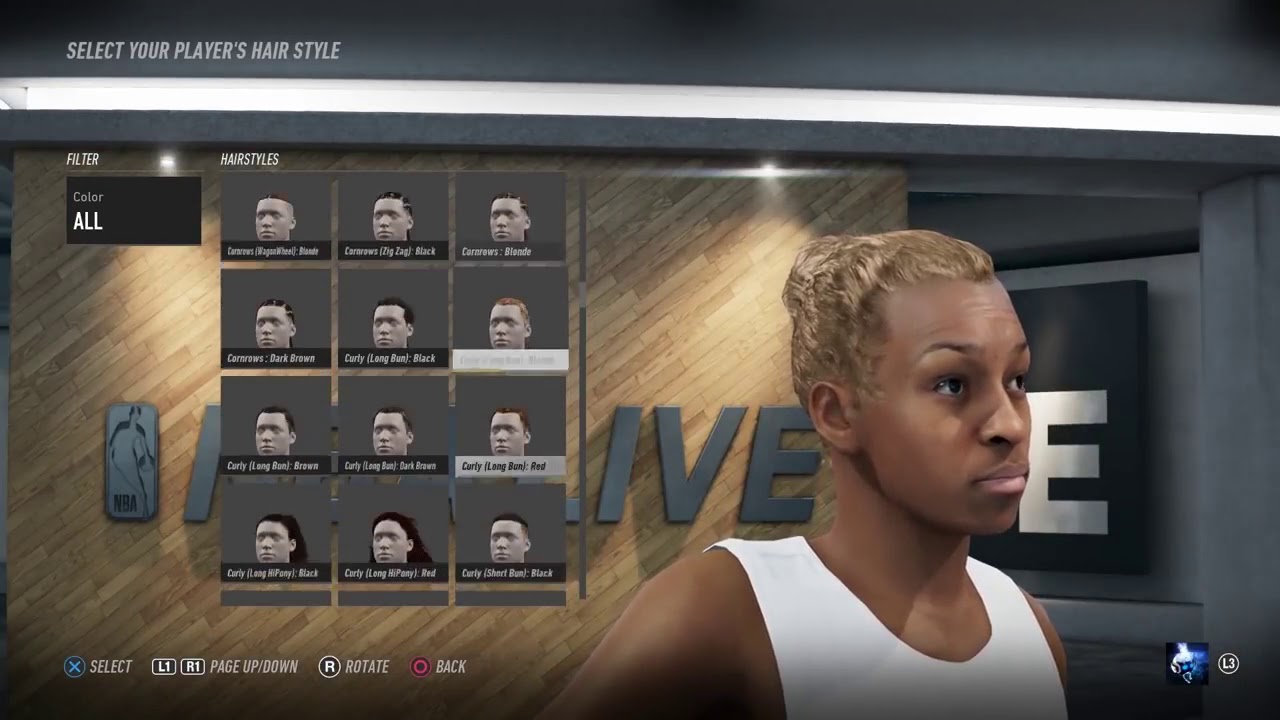Select Cornrows (WagonWheel): Blonde hairstyle
Viewport: 1280px width, 720px height.
[x=275, y=217]
